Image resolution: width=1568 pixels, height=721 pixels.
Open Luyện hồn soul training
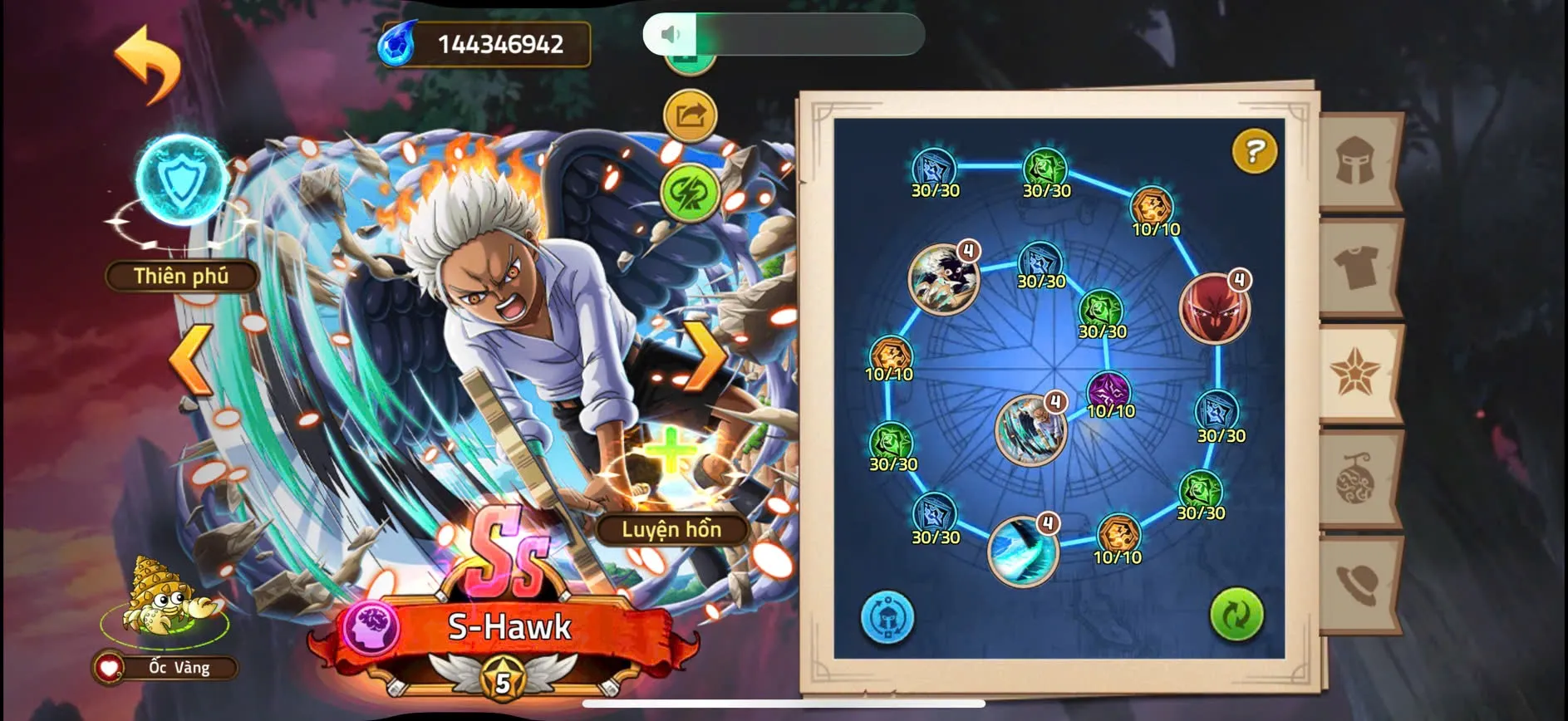pos(671,529)
